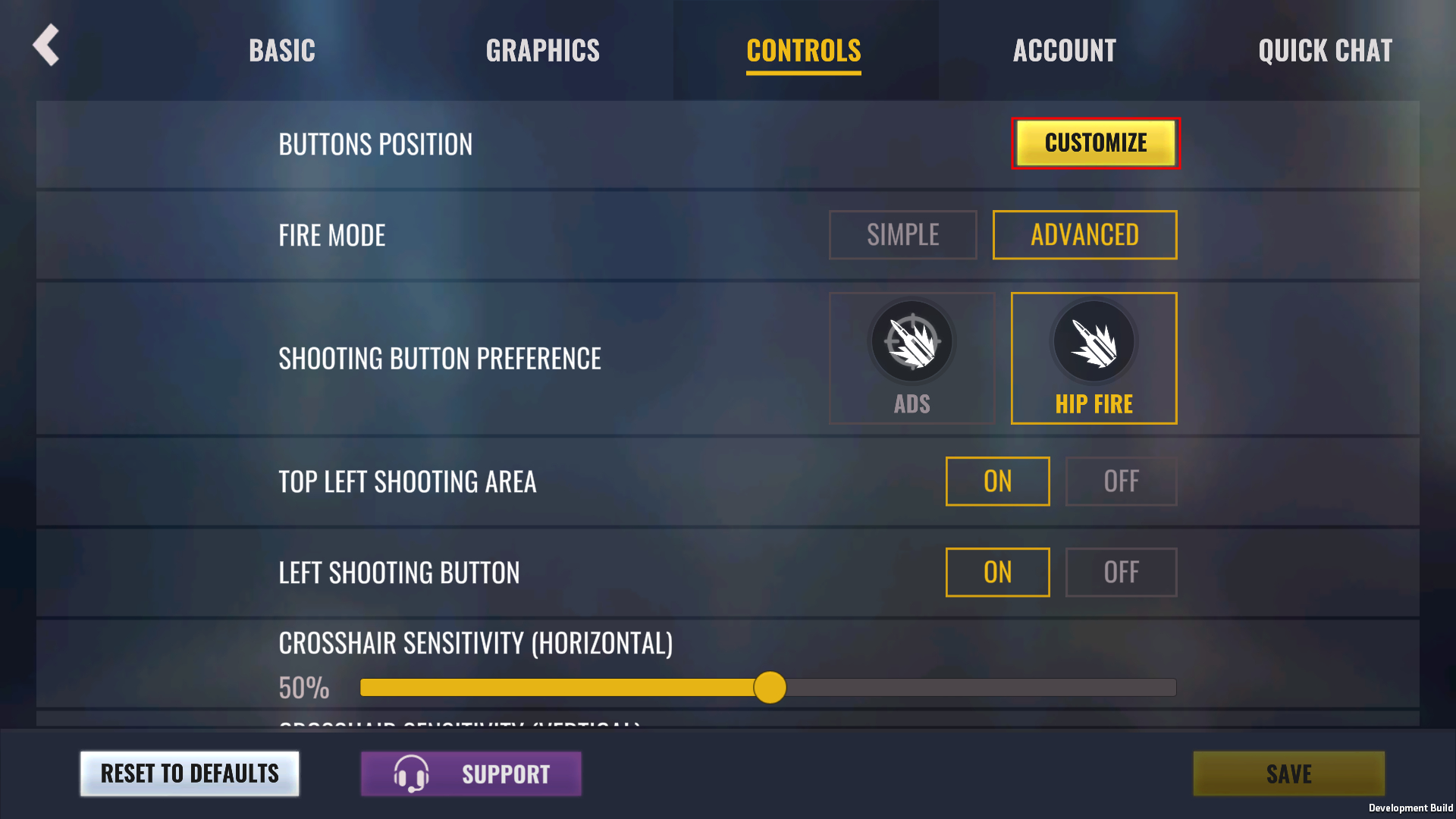The image size is (1456, 819).
Task: Select the ADS shooting preference icon
Action: [x=912, y=342]
